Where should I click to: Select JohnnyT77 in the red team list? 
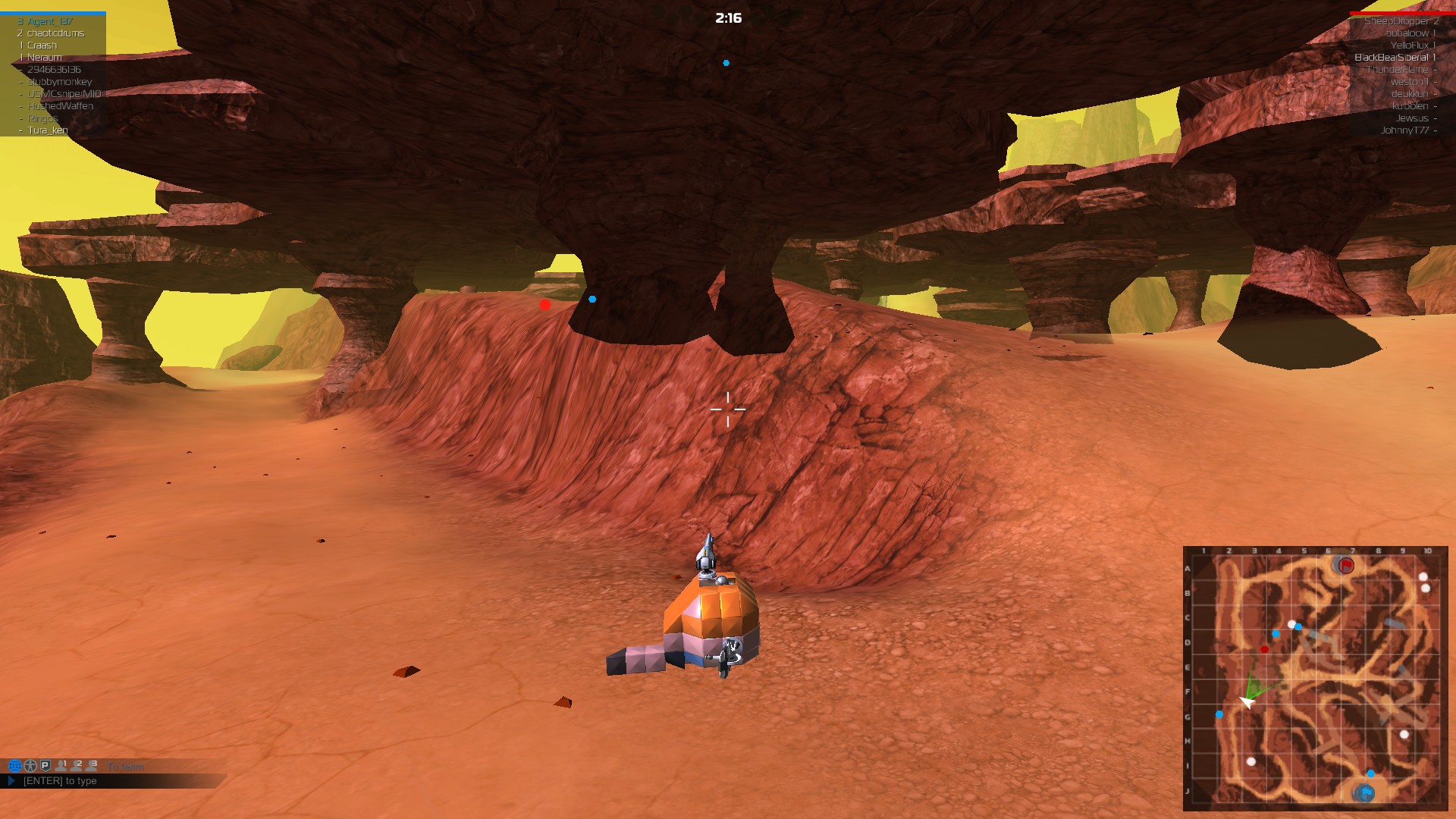pos(1404,130)
